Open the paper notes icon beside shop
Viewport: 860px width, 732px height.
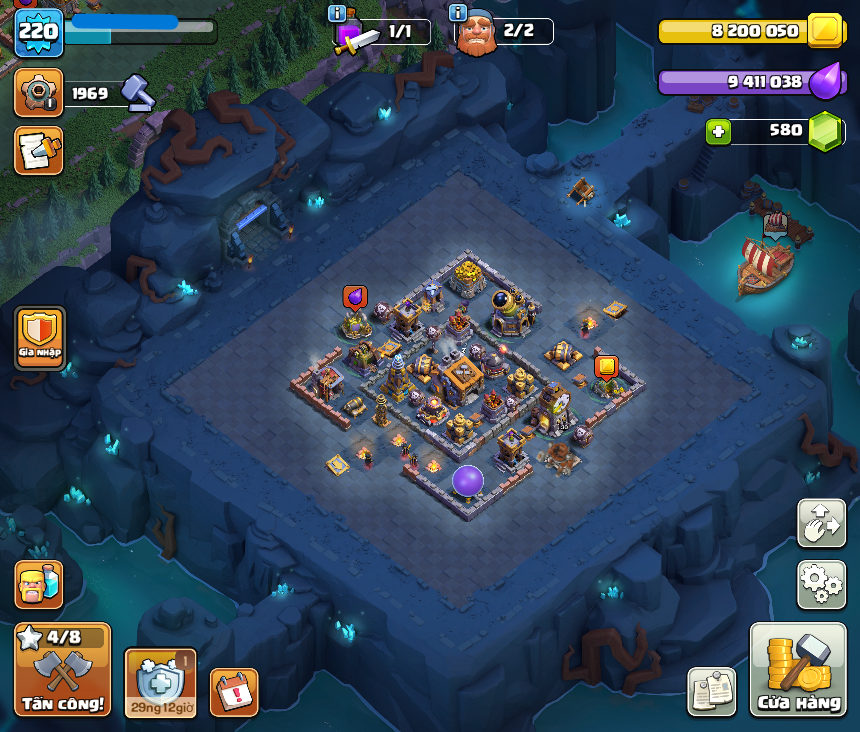coord(711,692)
